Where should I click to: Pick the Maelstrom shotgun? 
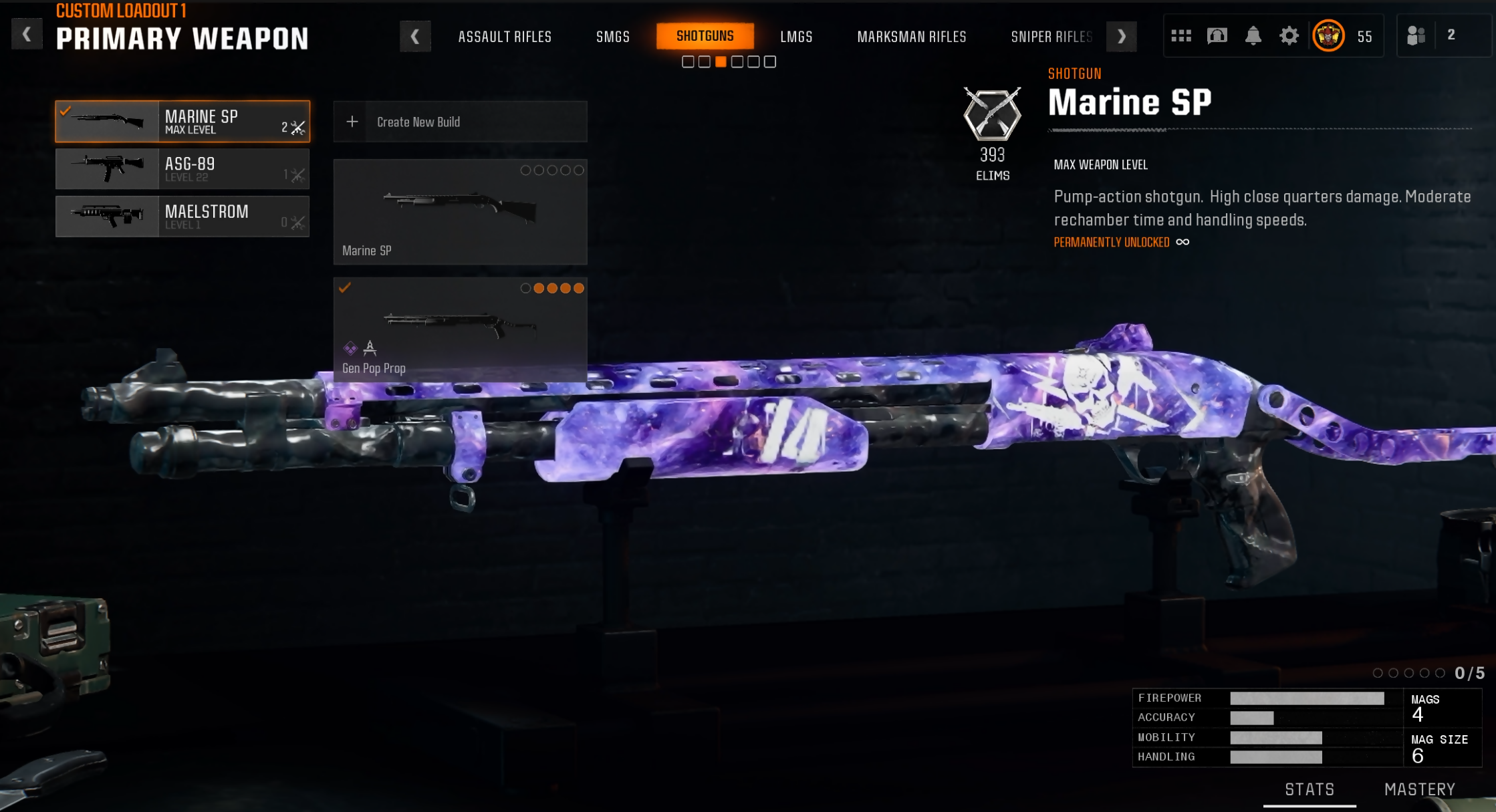pyautogui.click(x=182, y=217)
